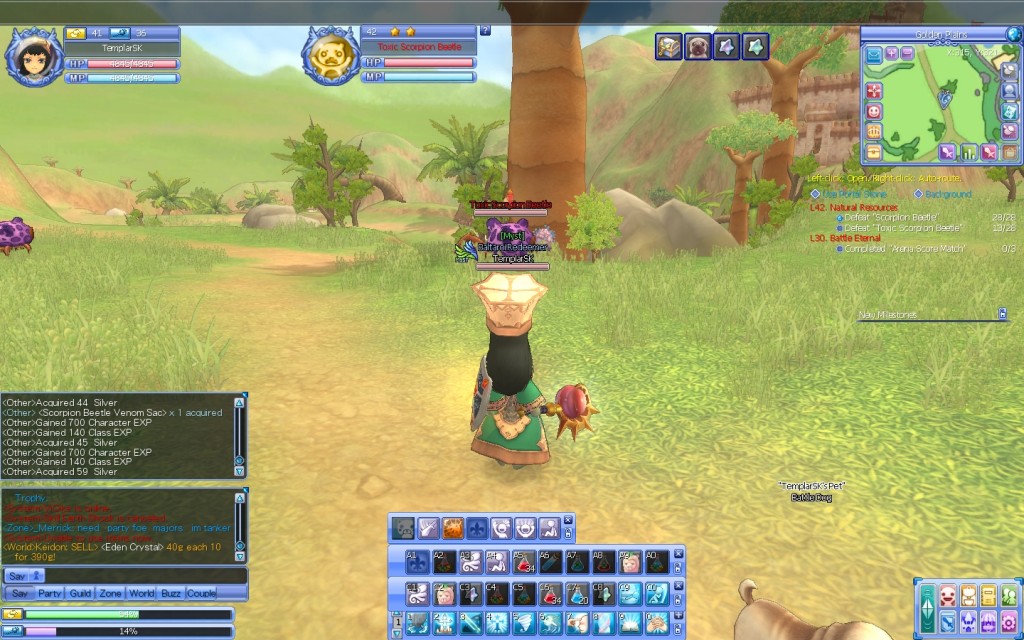
Task: Open the mail envelope icon on minimap
Action: pos(874,53)
